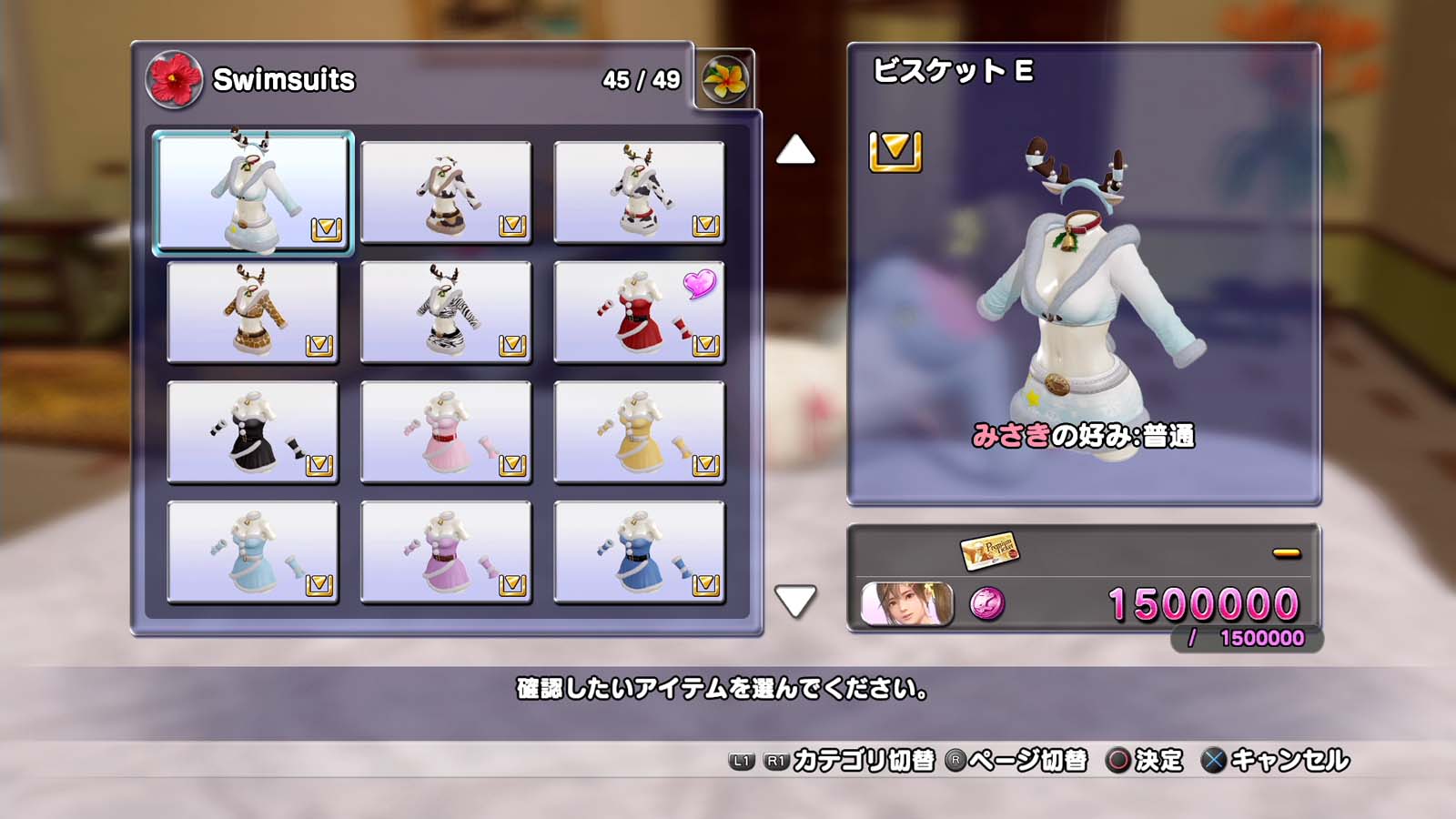Pick the black Santa dress

253,432
